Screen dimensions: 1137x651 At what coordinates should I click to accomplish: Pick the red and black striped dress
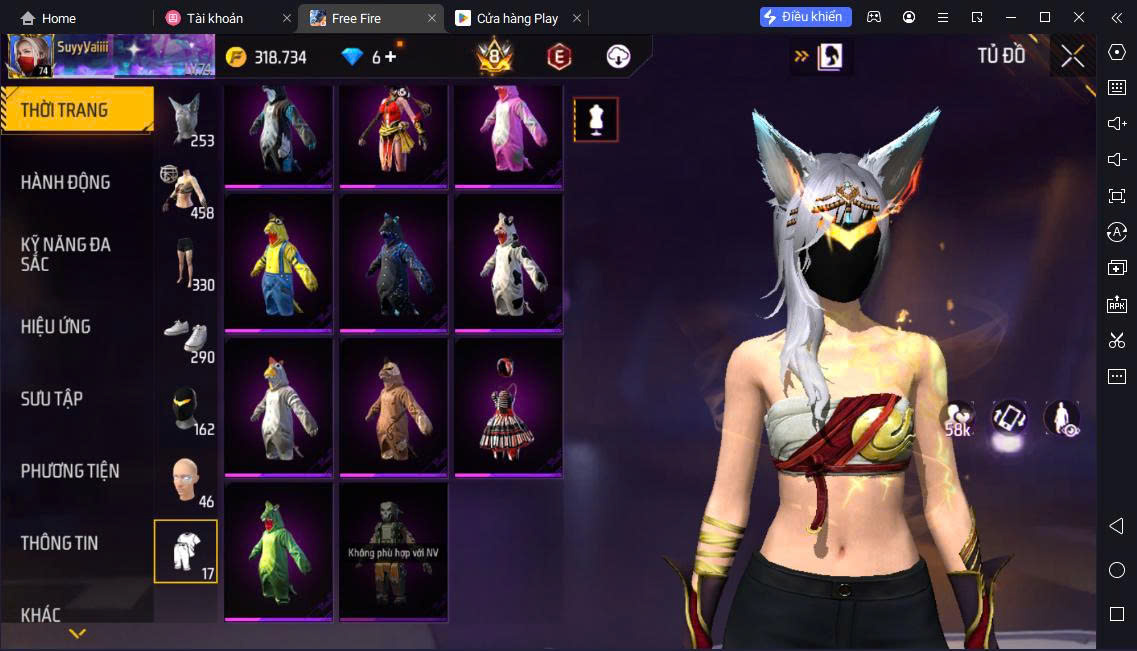coord(509,405)
